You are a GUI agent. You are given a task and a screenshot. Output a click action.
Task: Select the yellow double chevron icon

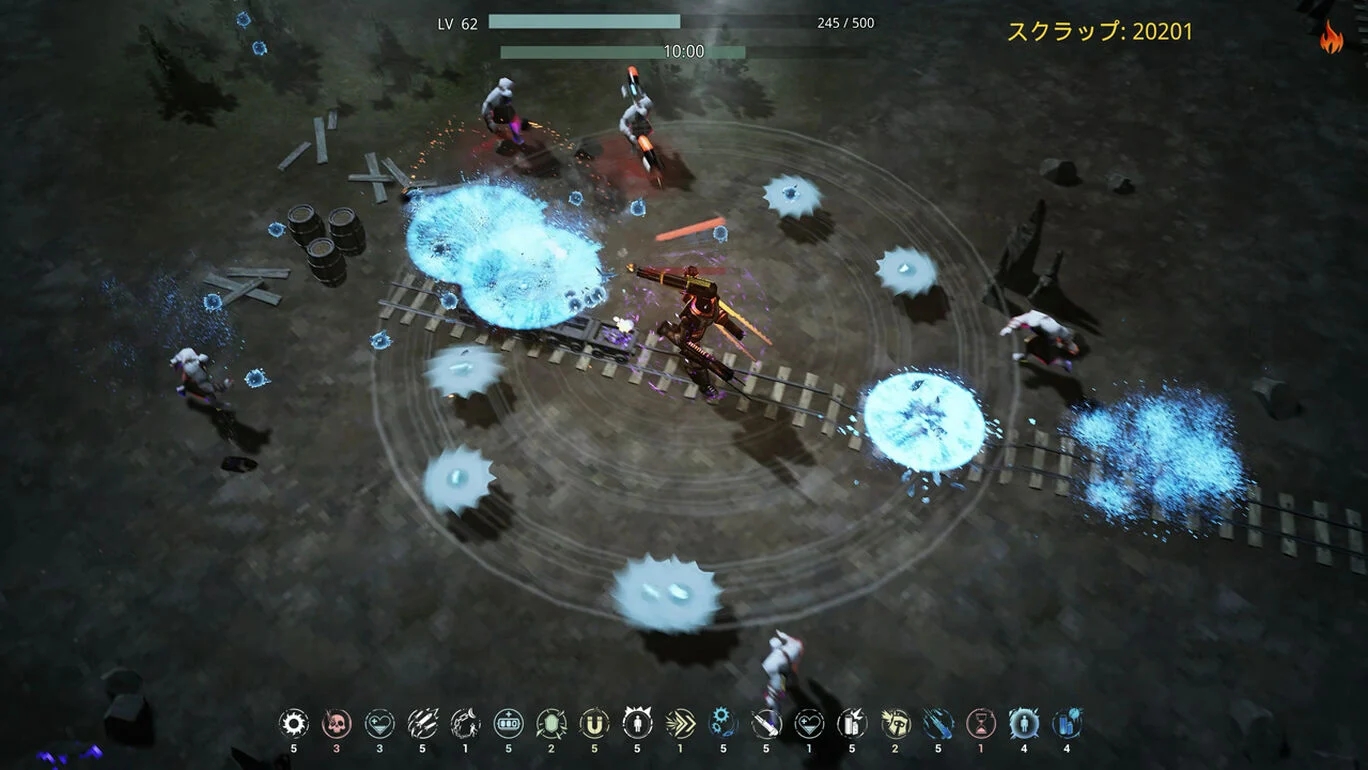click(x=680, y=723)
